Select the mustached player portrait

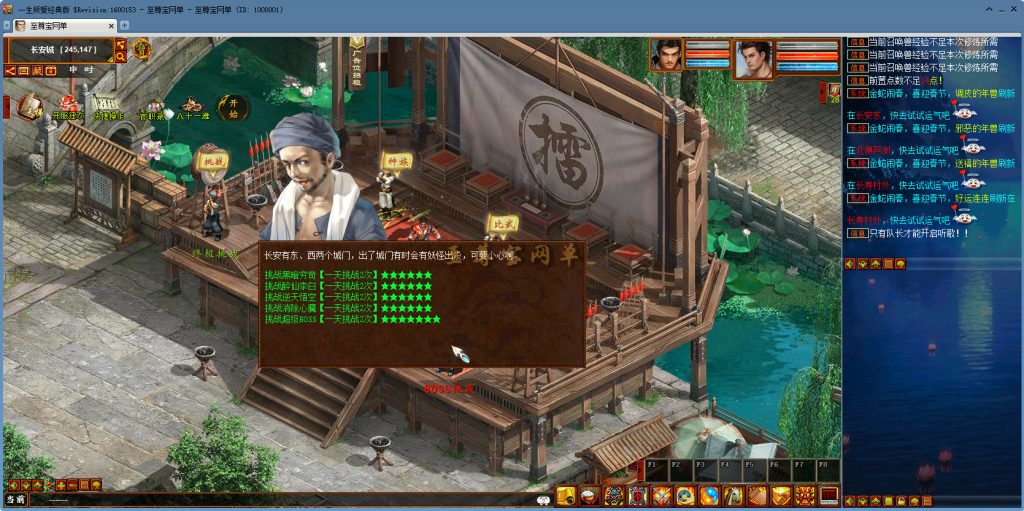[667, 55]
